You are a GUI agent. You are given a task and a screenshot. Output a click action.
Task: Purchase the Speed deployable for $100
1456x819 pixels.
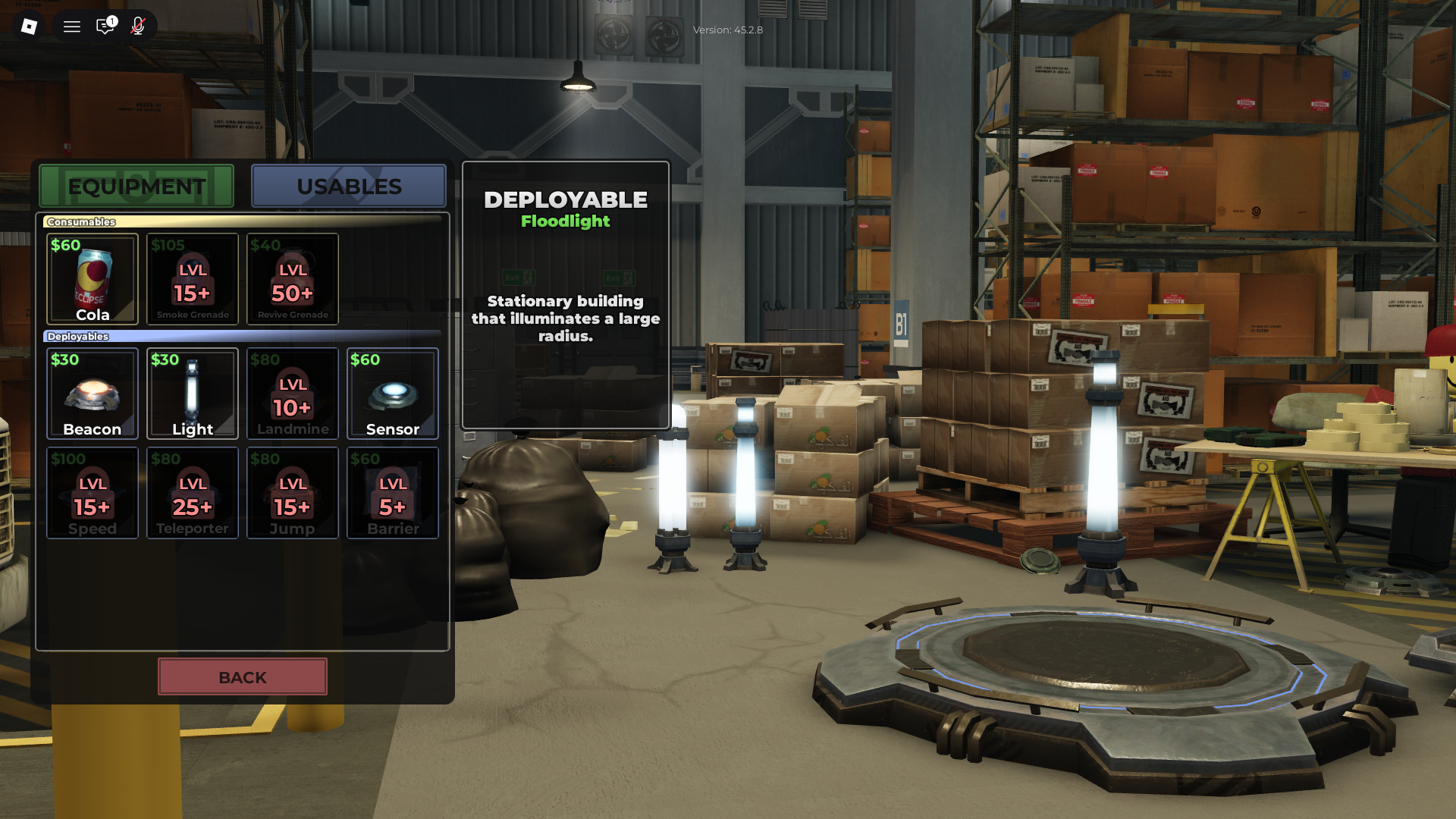[92, 493]
